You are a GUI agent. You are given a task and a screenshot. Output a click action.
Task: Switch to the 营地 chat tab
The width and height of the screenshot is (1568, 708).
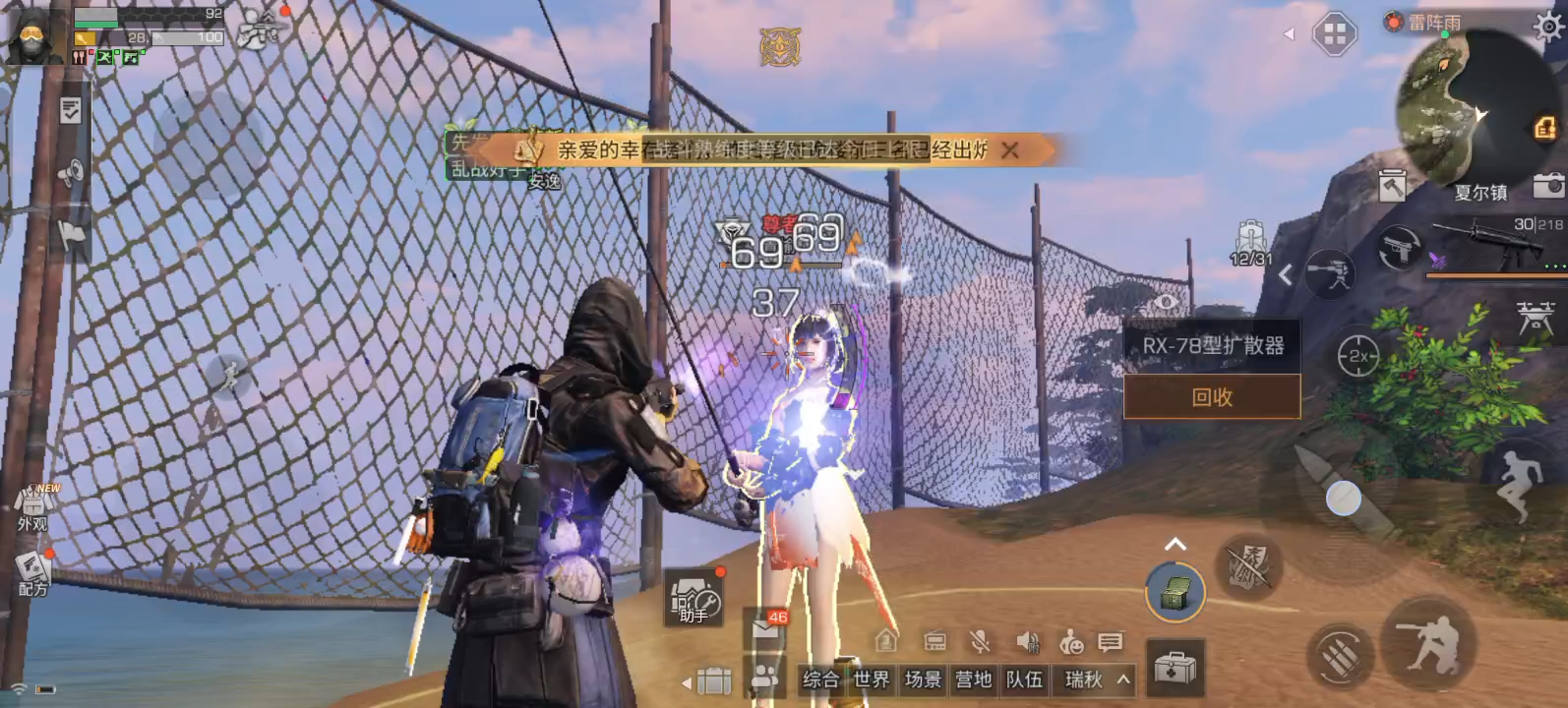click(974, 680)
